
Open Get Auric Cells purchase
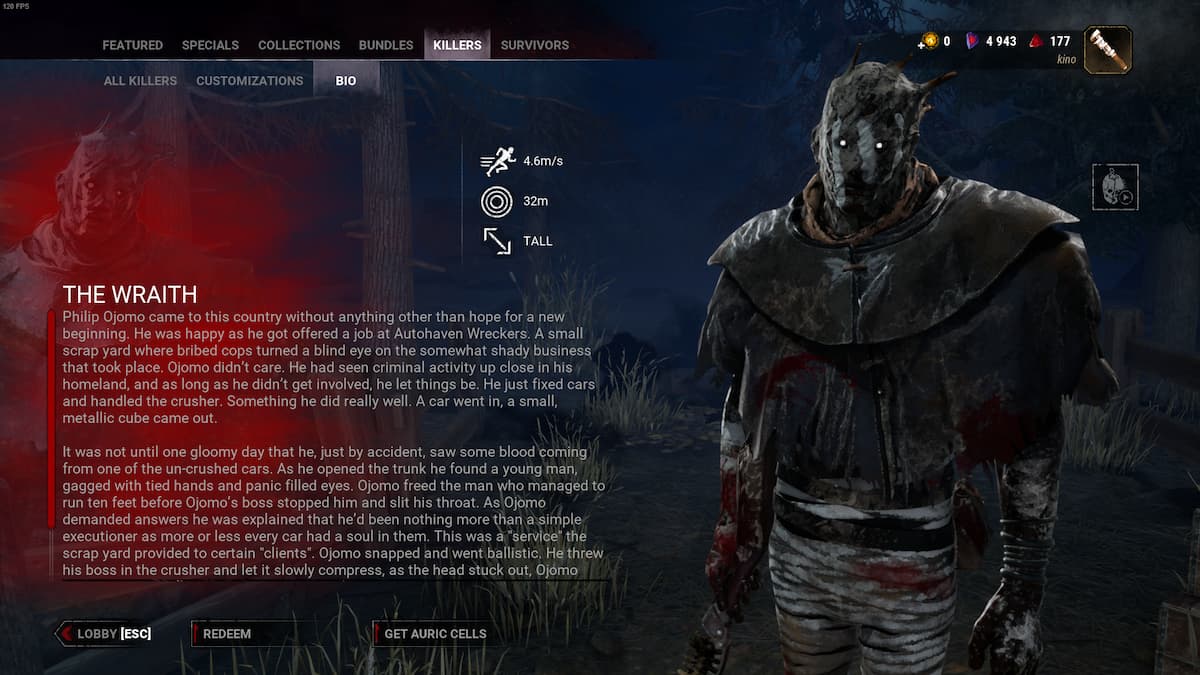click(435, 633)
